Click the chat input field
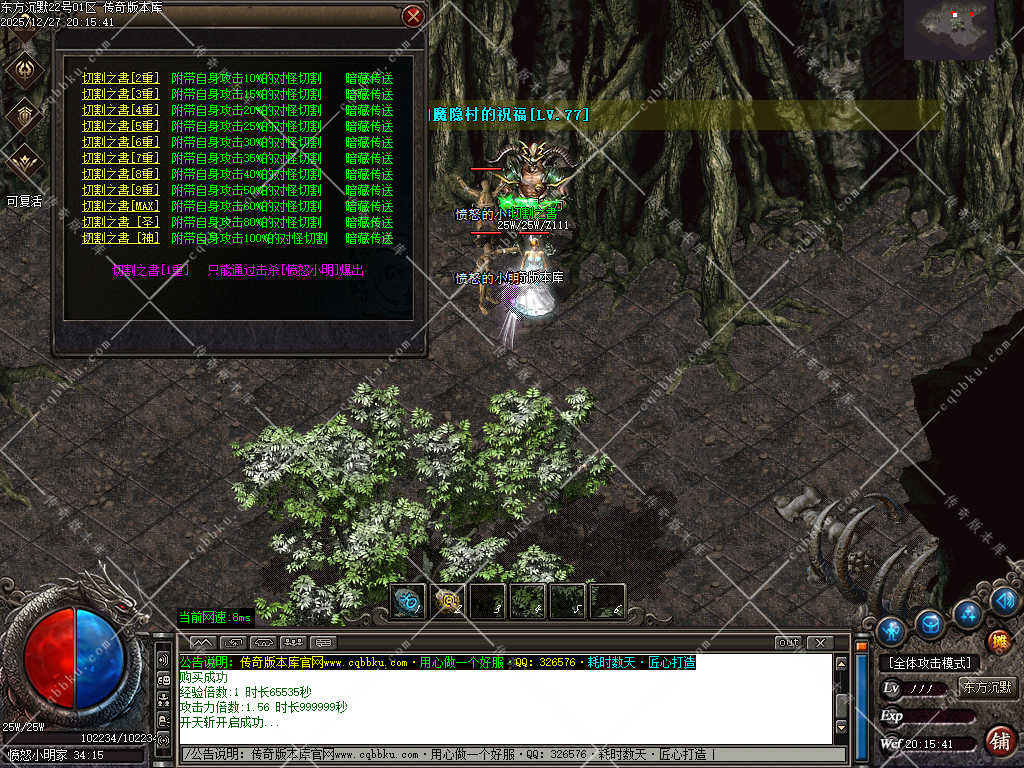 (x=510, y=754)
